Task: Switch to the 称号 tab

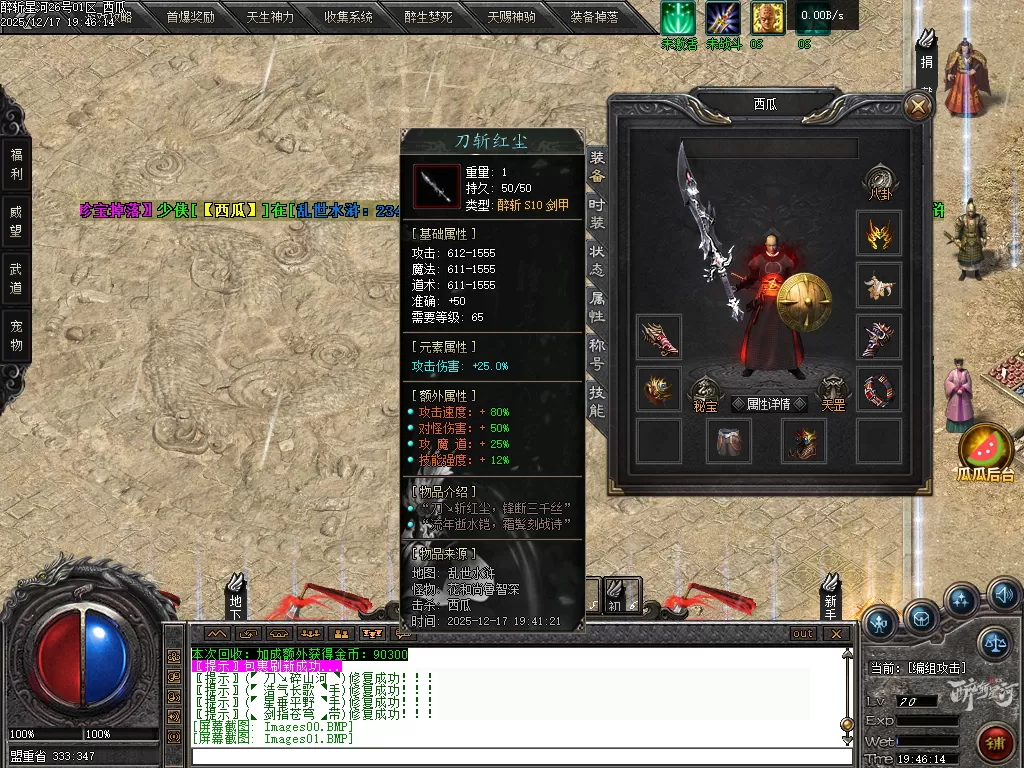Action: click(x=597, y=354)
